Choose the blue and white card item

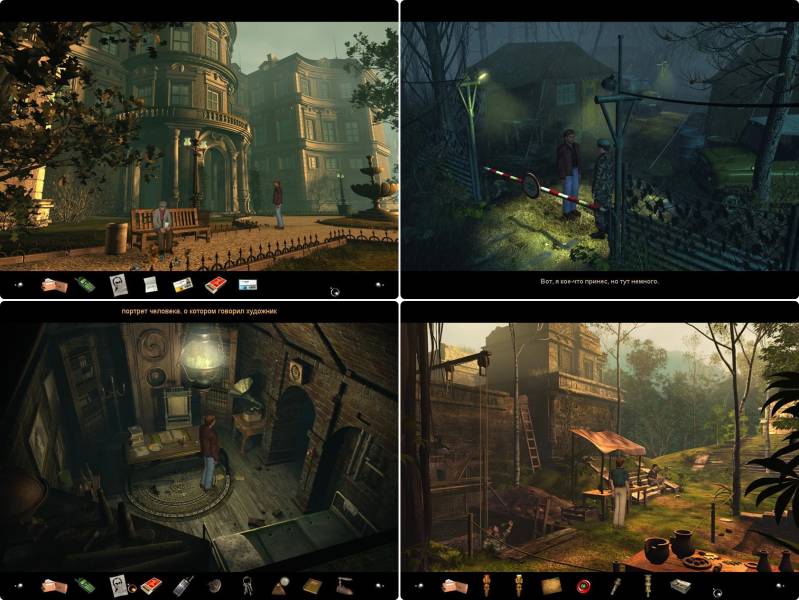pyautogui.click(x=247, y=285)
